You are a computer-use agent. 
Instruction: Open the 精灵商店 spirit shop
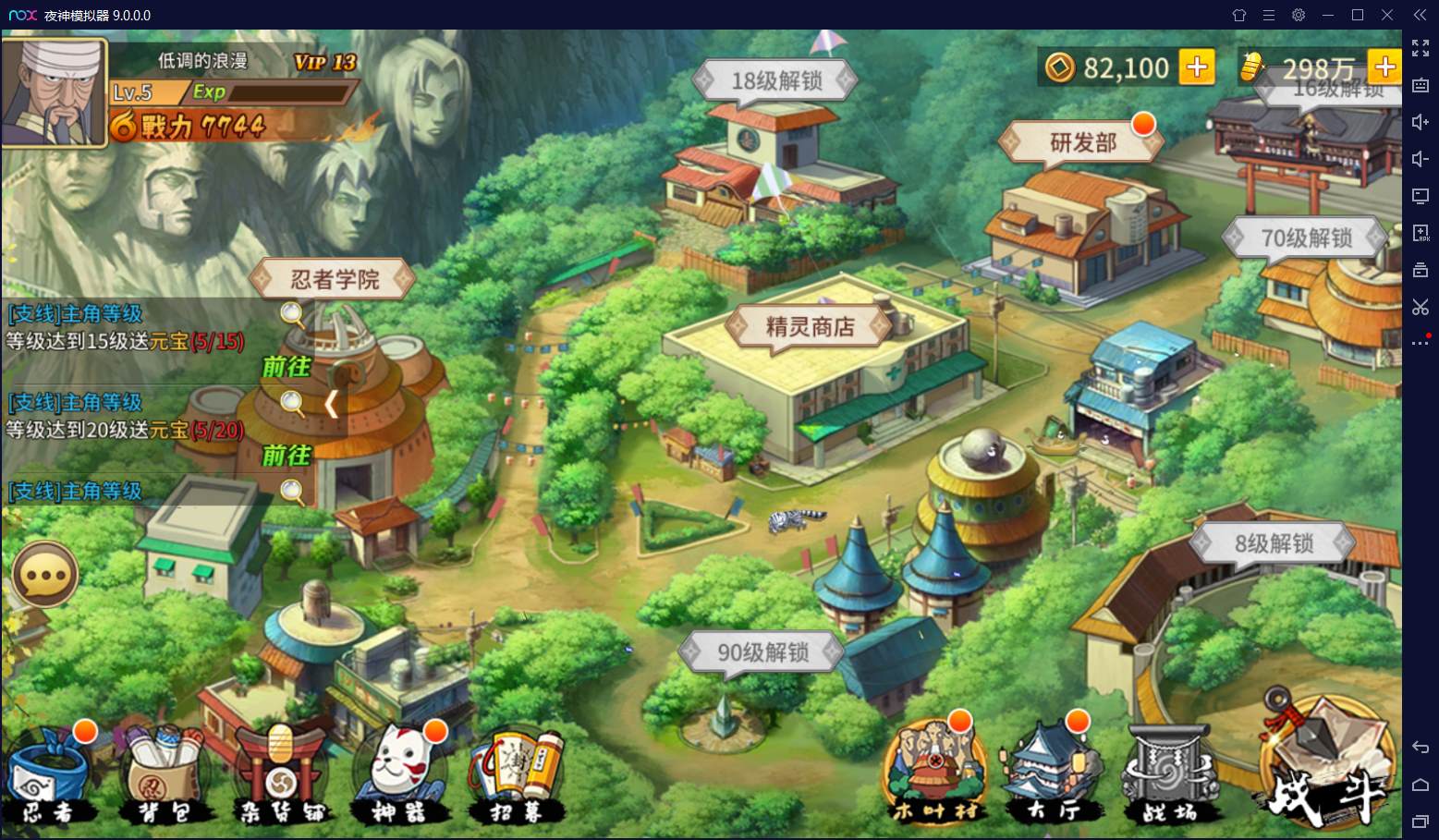pos(810,327)
